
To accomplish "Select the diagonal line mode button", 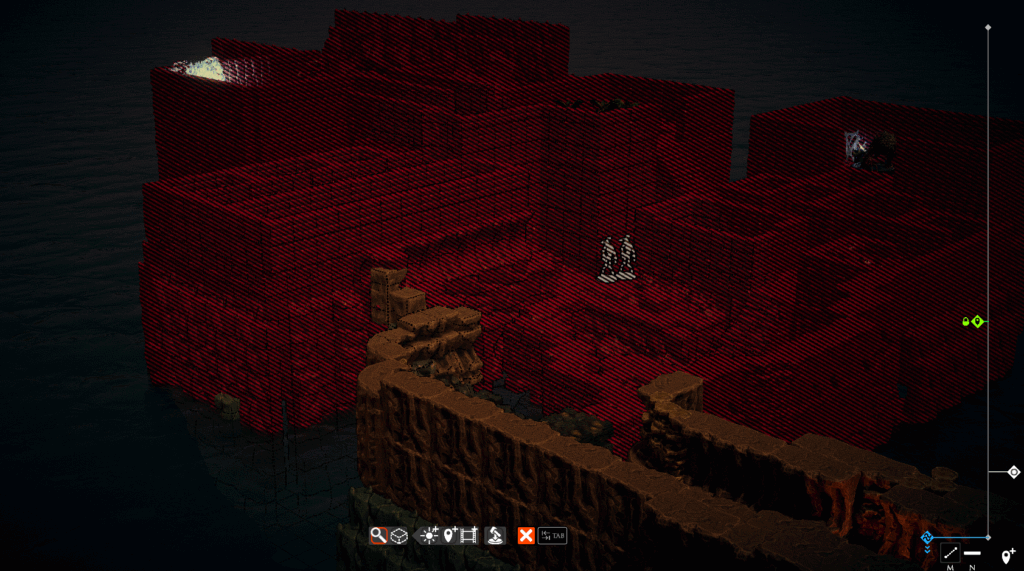I will [950, 553].
